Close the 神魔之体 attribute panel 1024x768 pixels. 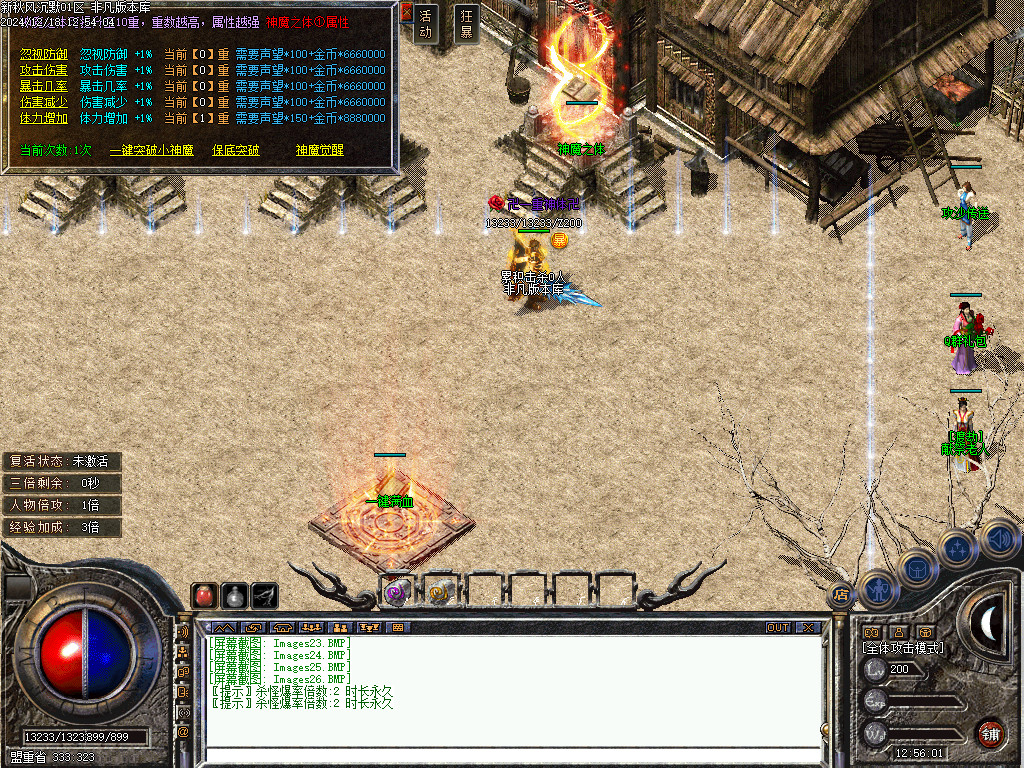point(406,13)
